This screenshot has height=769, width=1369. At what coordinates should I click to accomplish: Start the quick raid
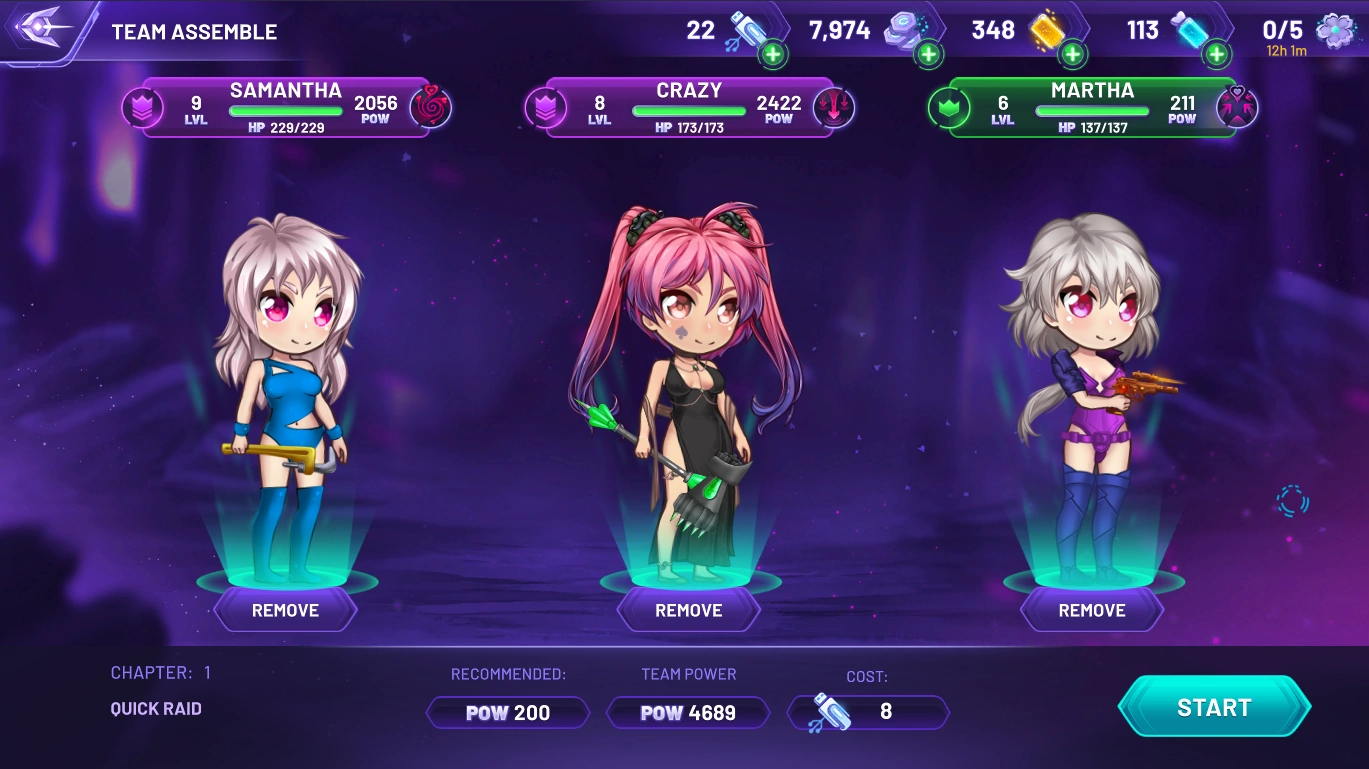tap(1213, 707)
